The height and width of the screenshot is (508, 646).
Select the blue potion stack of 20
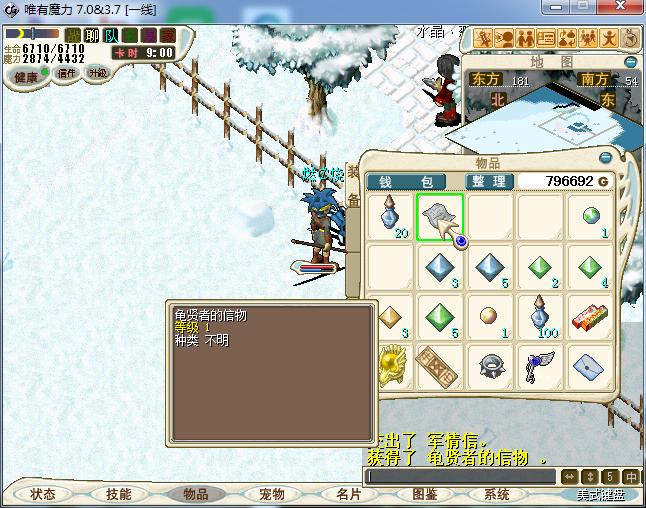pyautogui.click(x=389, y=218)
